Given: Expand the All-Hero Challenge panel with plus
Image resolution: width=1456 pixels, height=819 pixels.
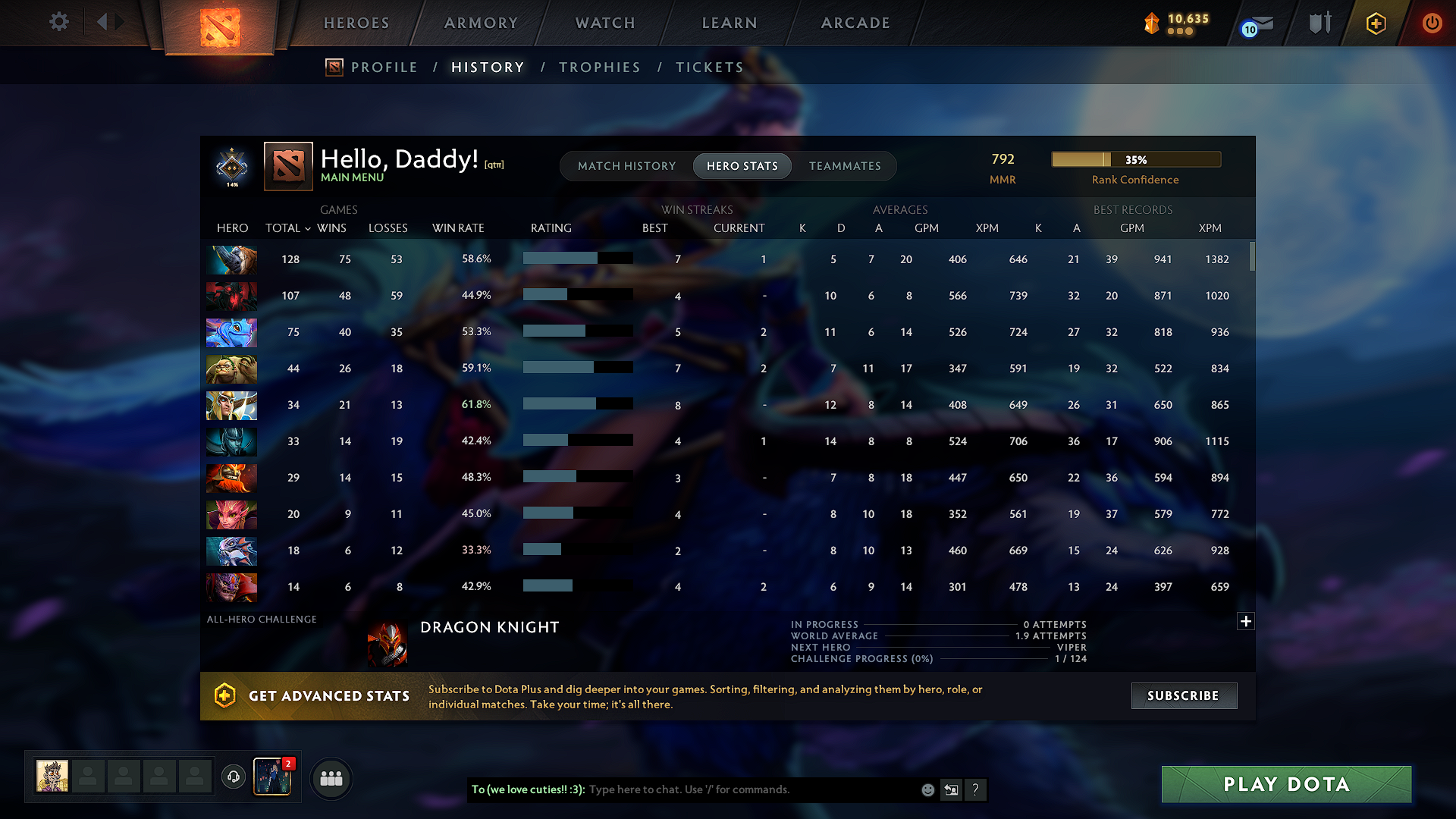Looking at the screenshot, I should click(1245, 621).
